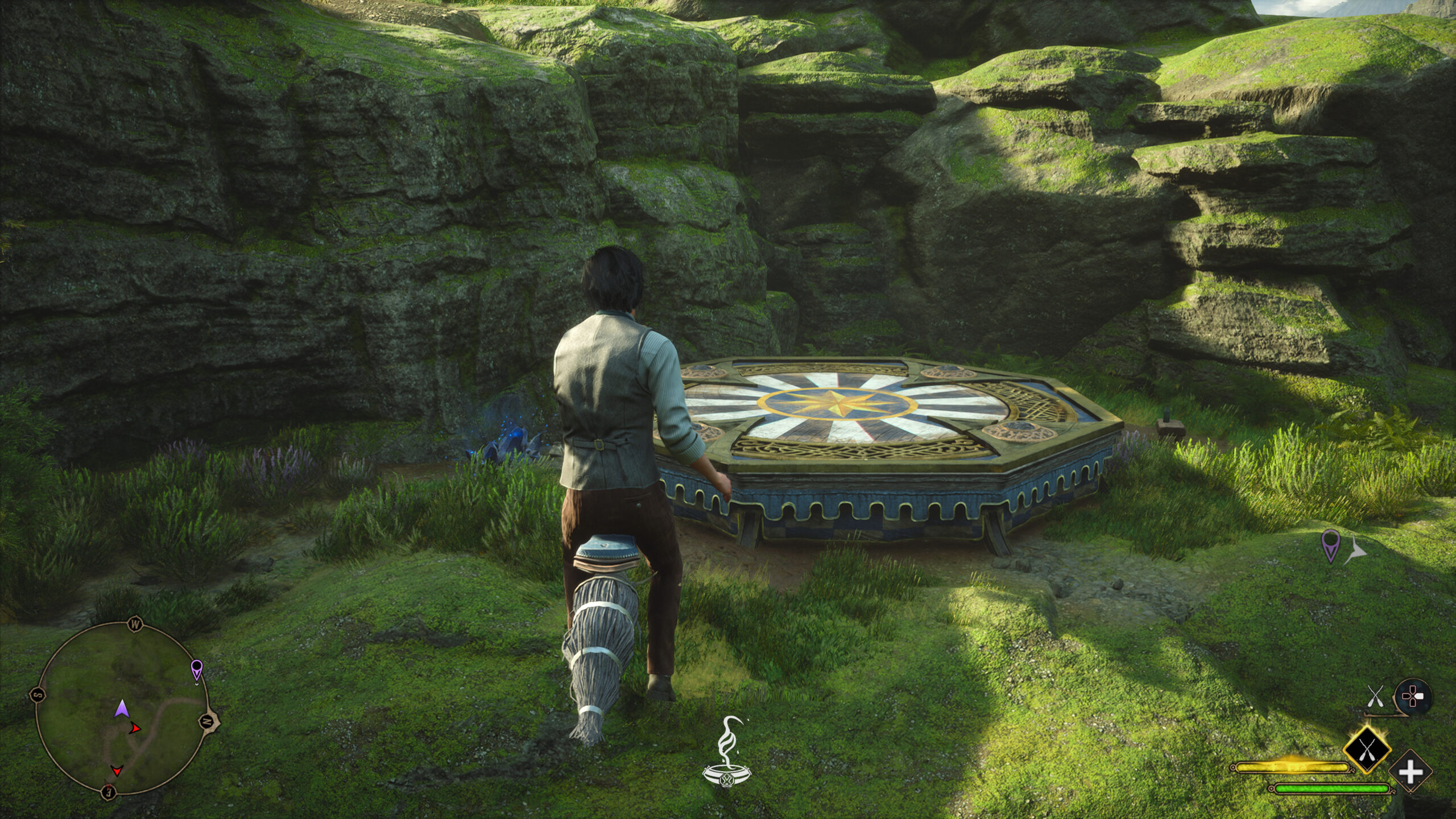Click the glowing diamond broom slot icon
This screenshot has width=1456, height=819.
[x=1367, y=750]
